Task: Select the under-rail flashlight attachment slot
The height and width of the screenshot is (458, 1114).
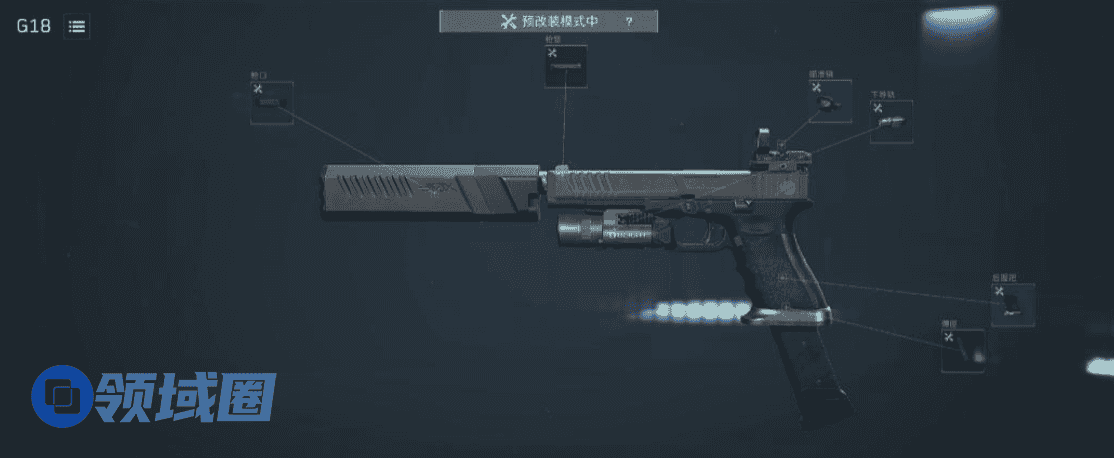Action: 890,121
